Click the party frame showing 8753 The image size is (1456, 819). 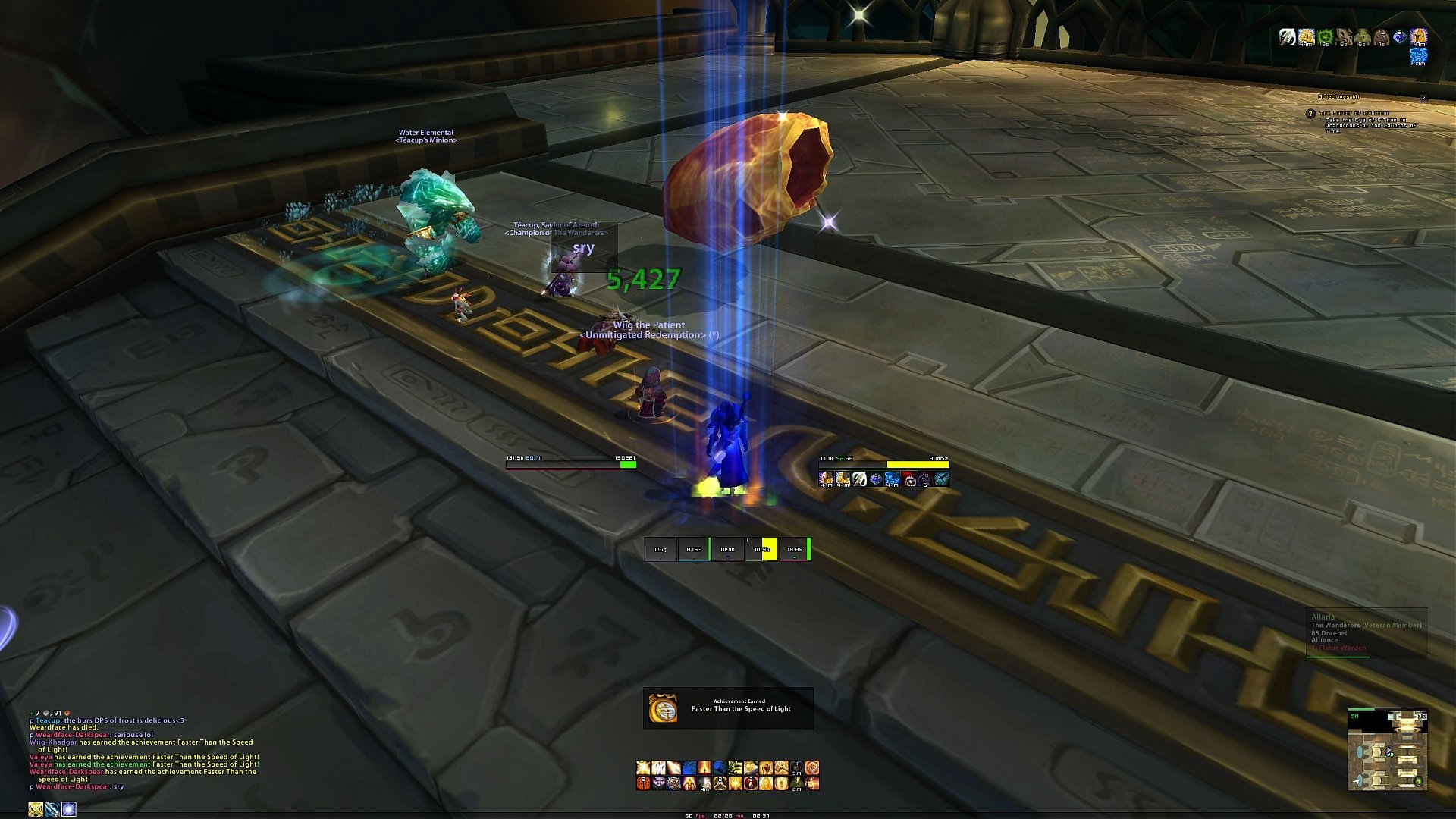(x=694, y=549)
